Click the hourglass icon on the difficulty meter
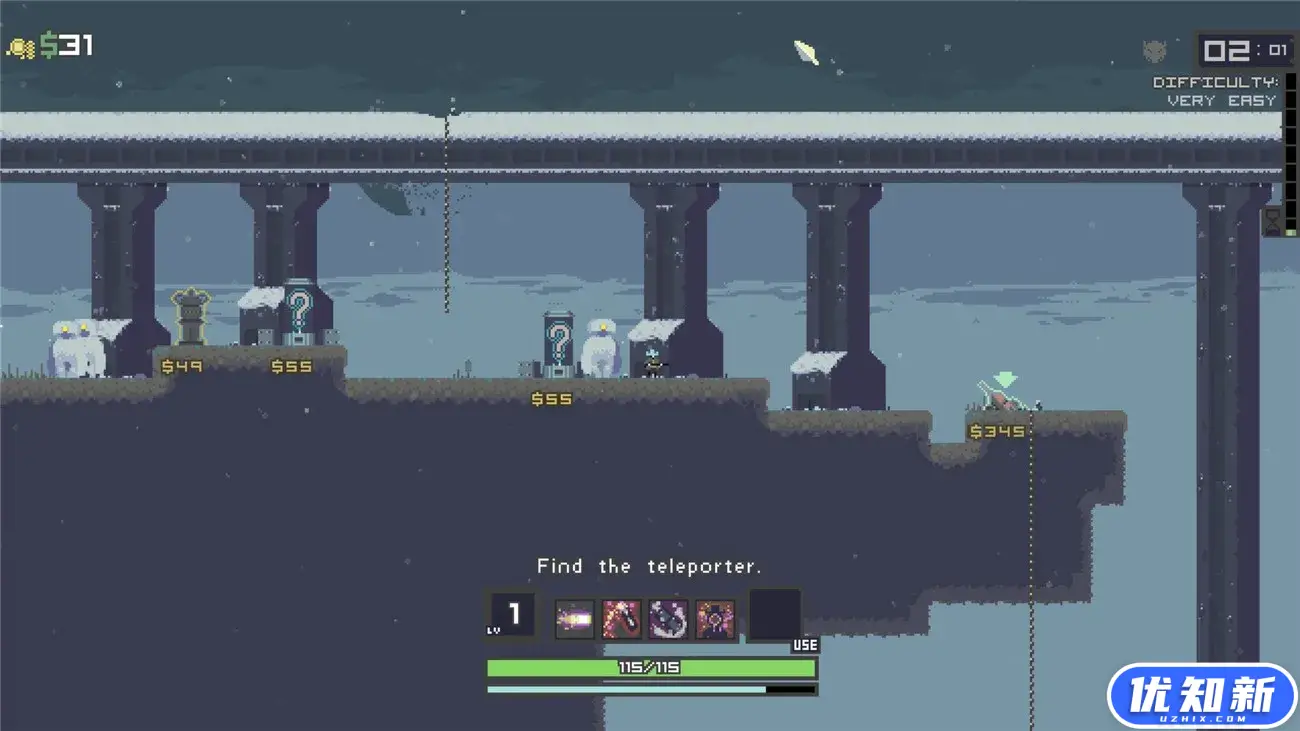The width and height of the screenshot is (1300, 731). pos(1272,221)
